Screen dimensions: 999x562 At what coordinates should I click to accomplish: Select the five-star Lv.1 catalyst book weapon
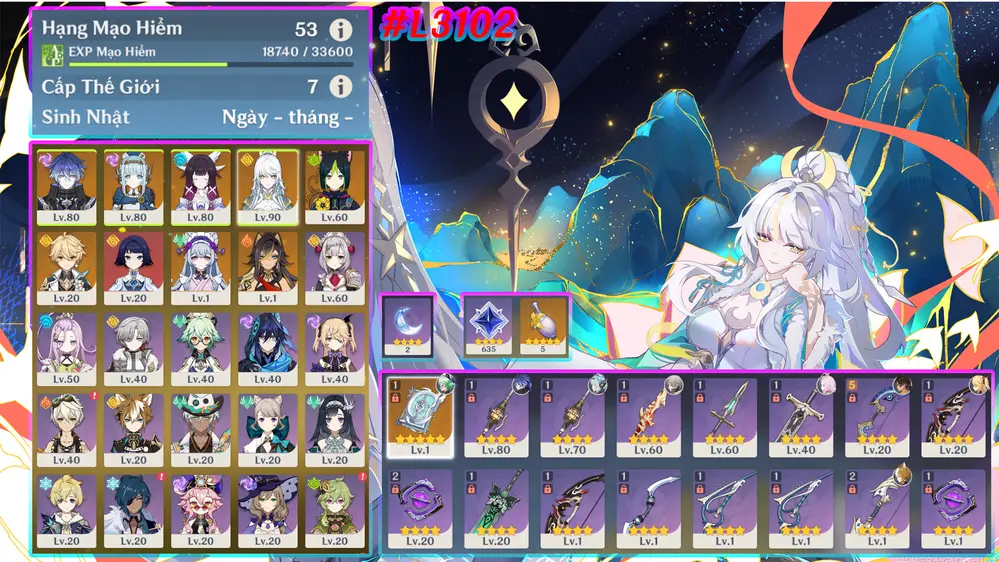click(420, 416)
